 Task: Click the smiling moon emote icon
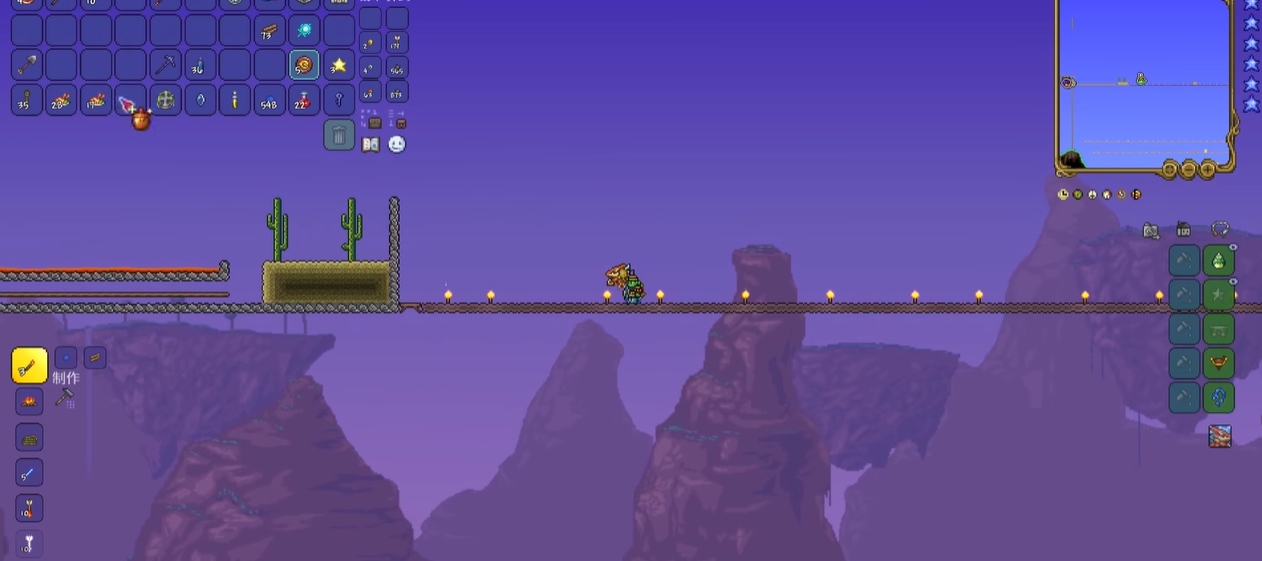coord(397,144)
